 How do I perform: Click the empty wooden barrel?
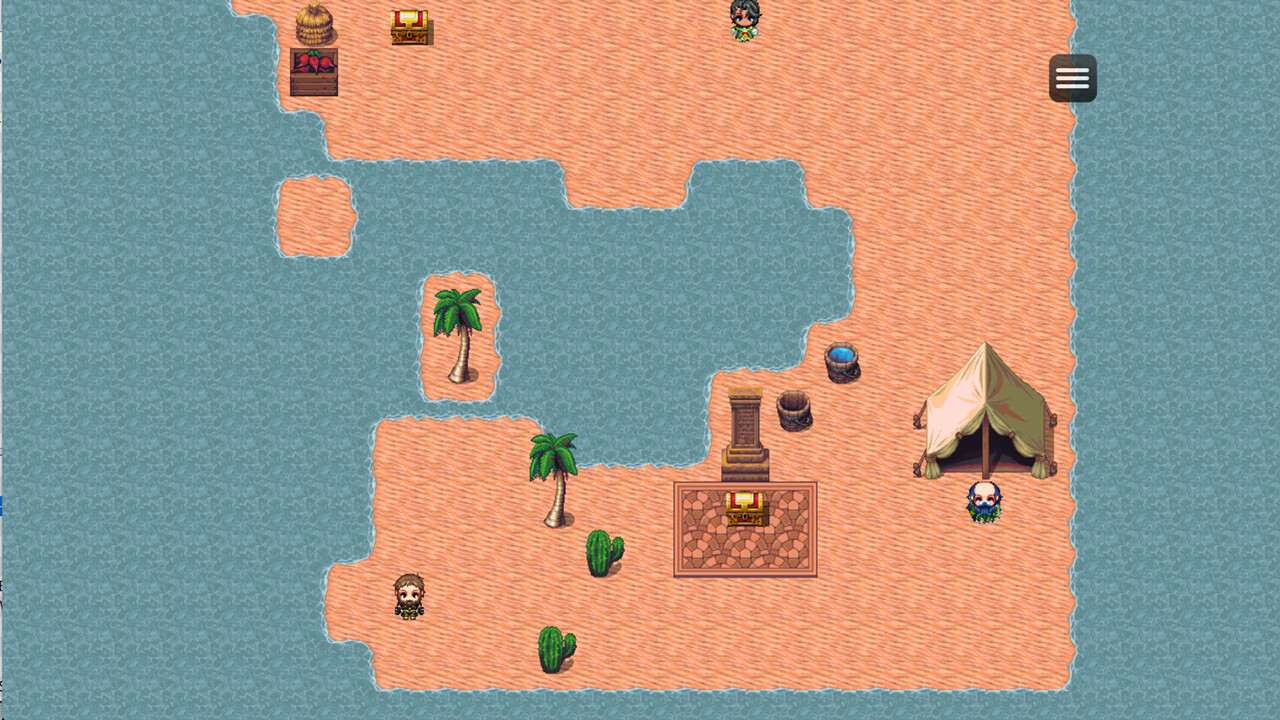click(793, 411)
